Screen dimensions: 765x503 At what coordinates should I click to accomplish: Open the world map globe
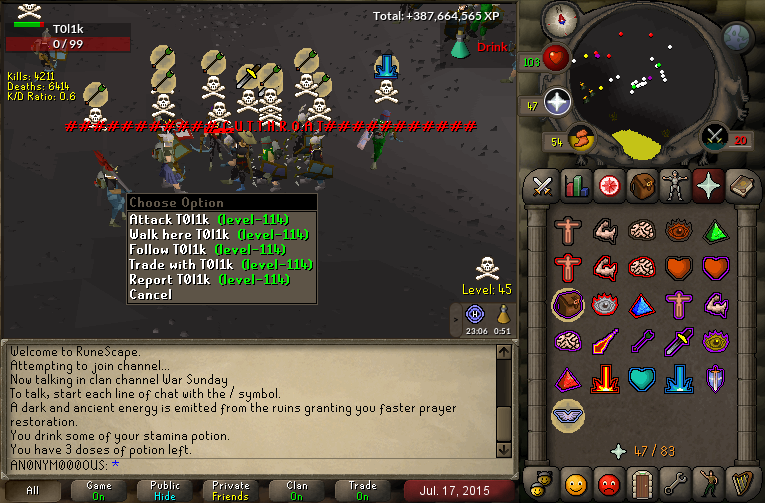(x=738, y=37)
